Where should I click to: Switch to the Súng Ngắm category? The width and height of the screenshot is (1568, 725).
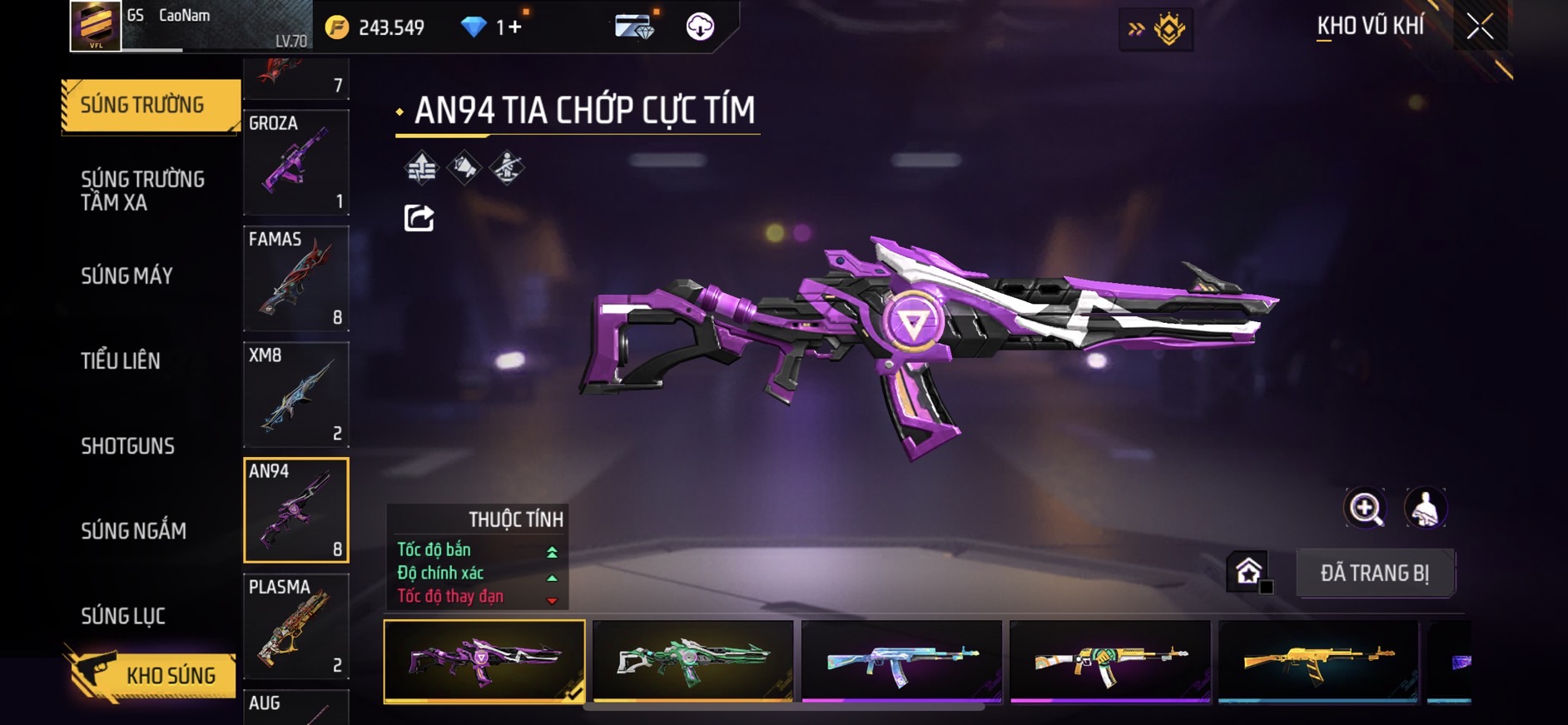tap(133, 531)
